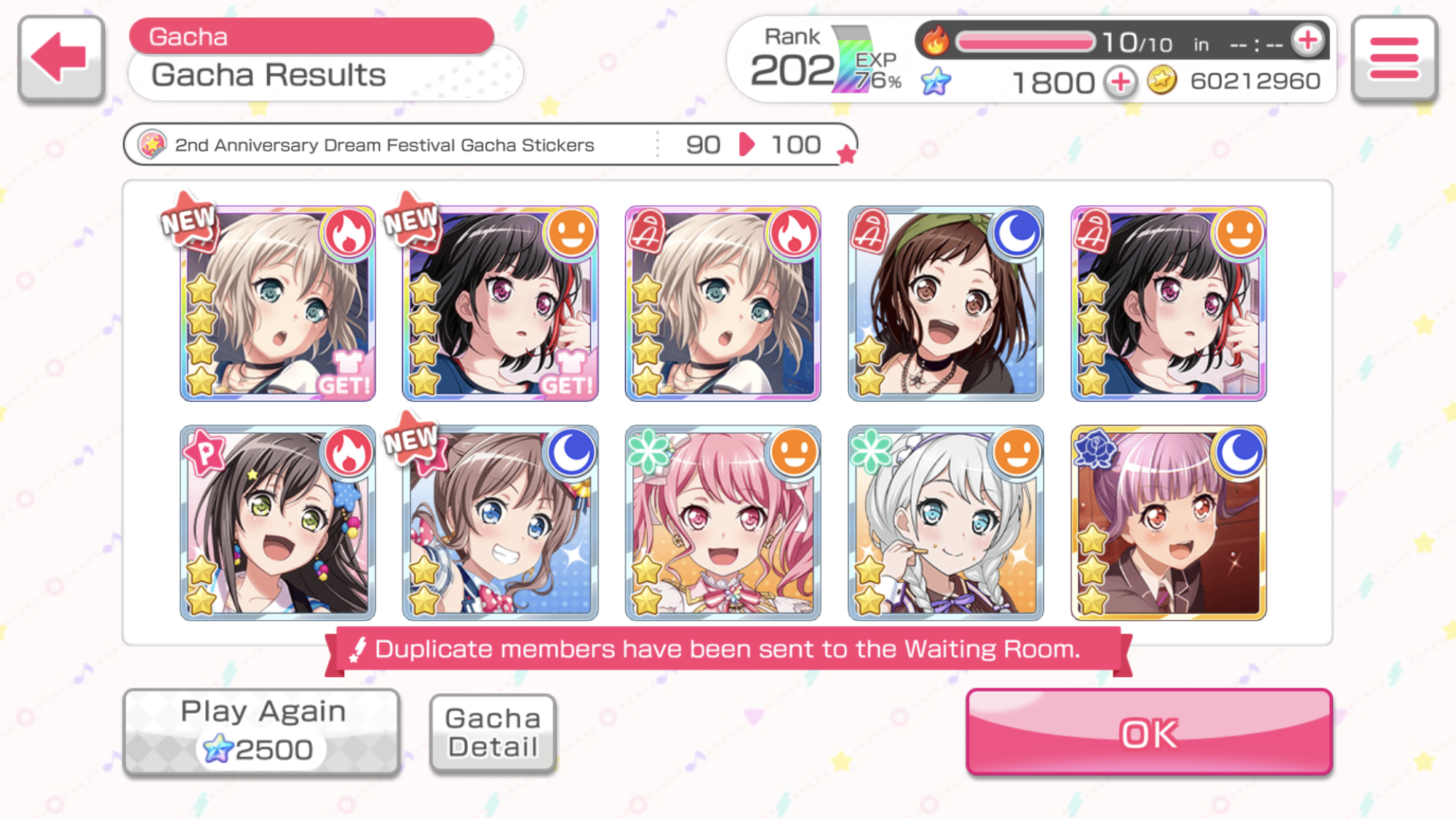Image resolution: width=1456 pixels, height=819 pixels.
Task: View the white braided-hair card
Action: click(x=946, y=524)
